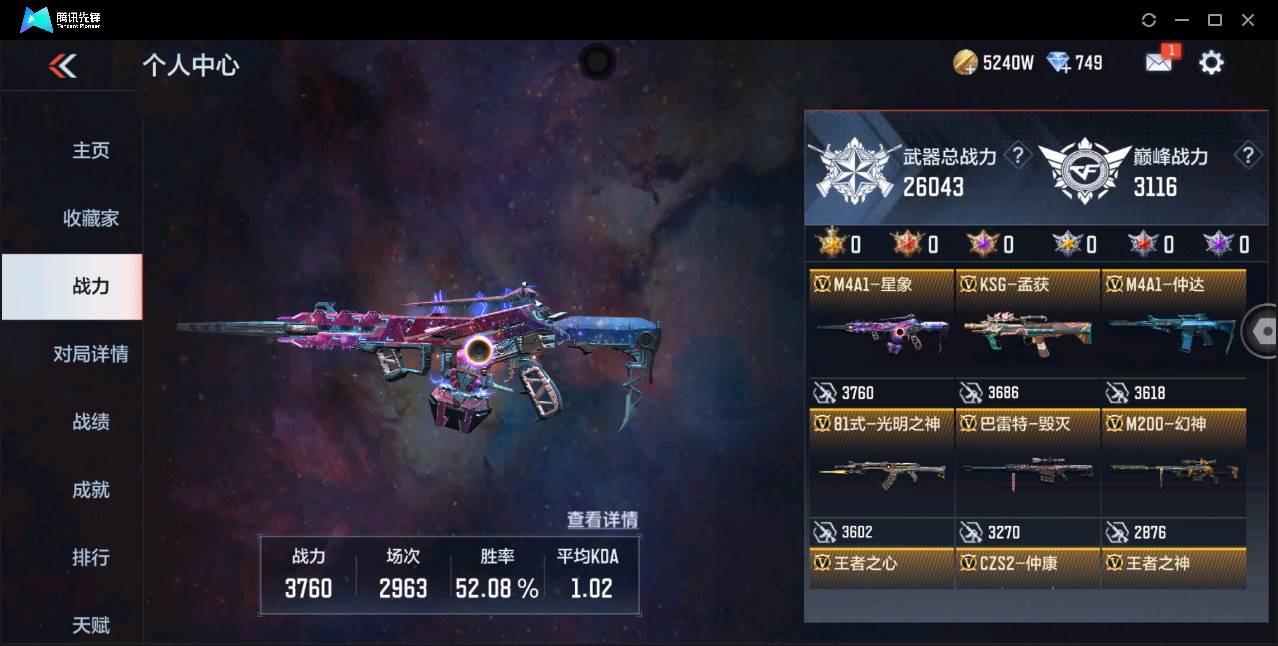The image size is (1278, 646).
Task: Maximize the emulator window
Action: click(1215, 20)
